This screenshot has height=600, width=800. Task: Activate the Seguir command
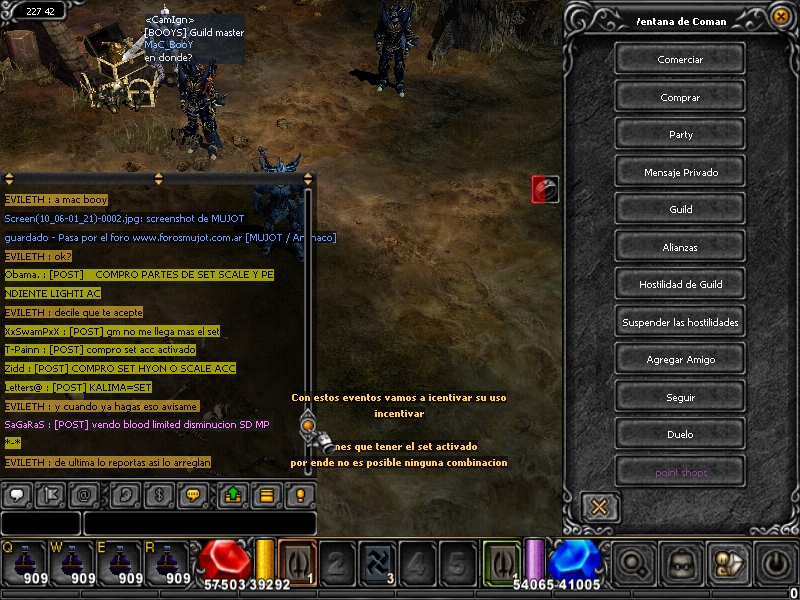pyautogui.click(x=680, y=397)
